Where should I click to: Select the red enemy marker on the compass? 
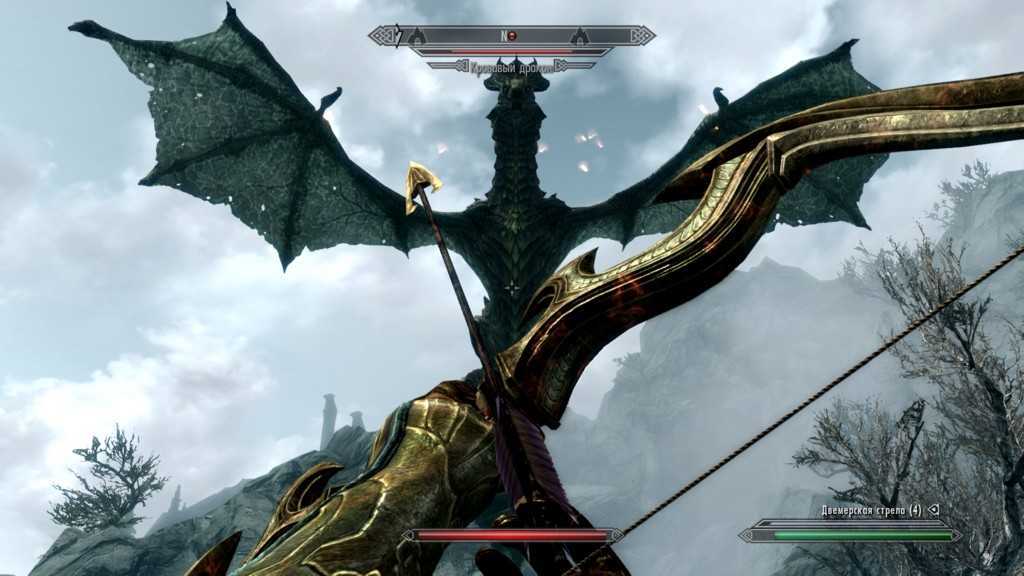tap(511, 36)
